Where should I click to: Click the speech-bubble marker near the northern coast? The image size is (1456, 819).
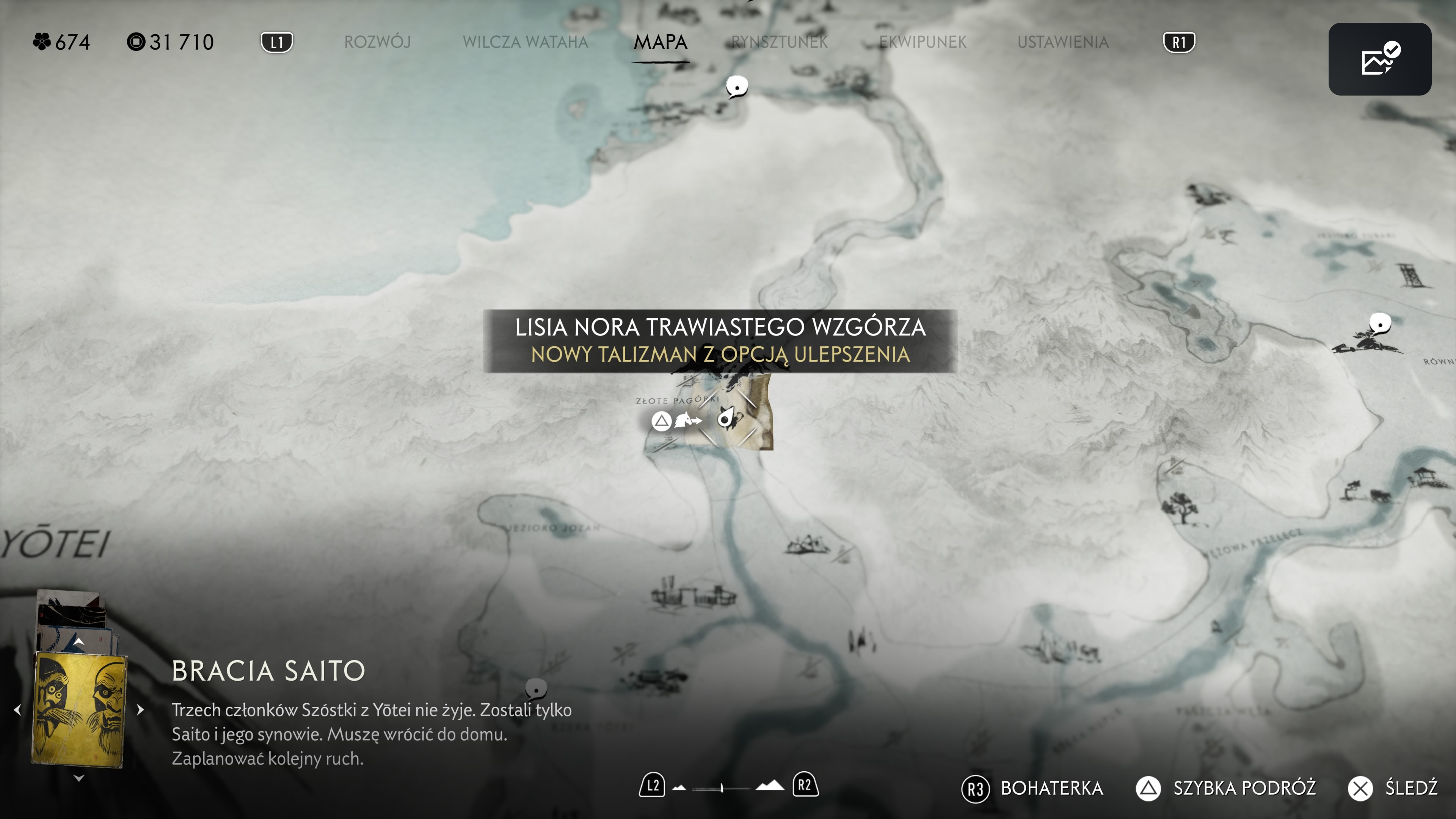click(x=736, y=86)
